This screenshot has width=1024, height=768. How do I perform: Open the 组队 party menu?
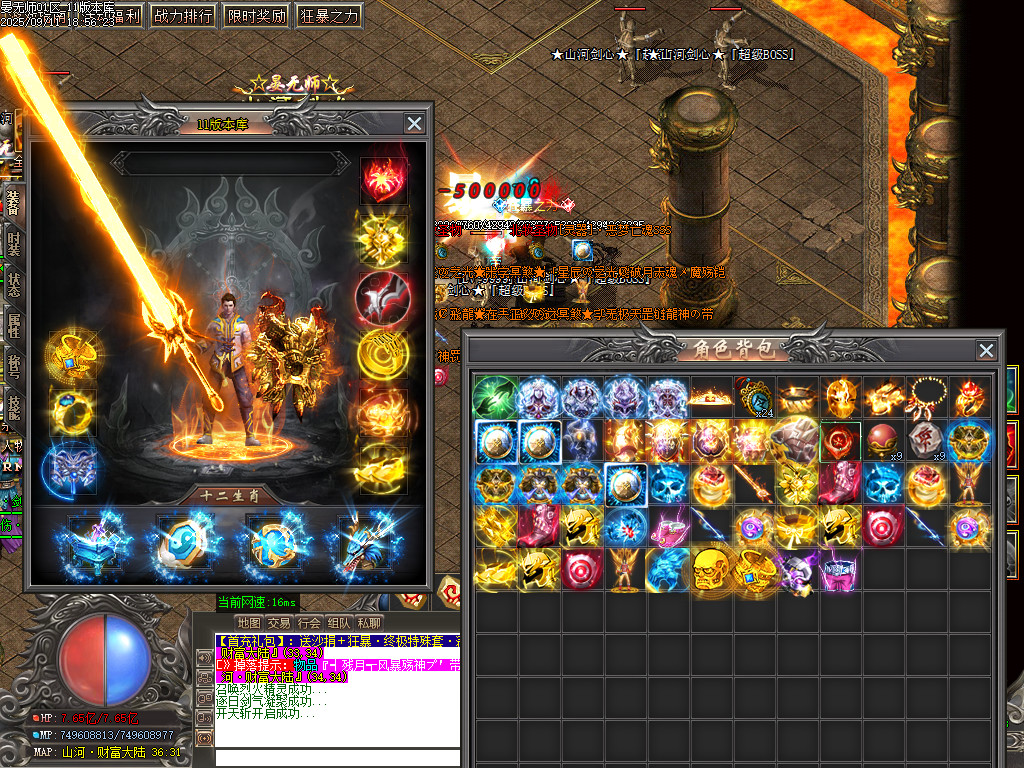pyautogui.click(x=339, y=623)
